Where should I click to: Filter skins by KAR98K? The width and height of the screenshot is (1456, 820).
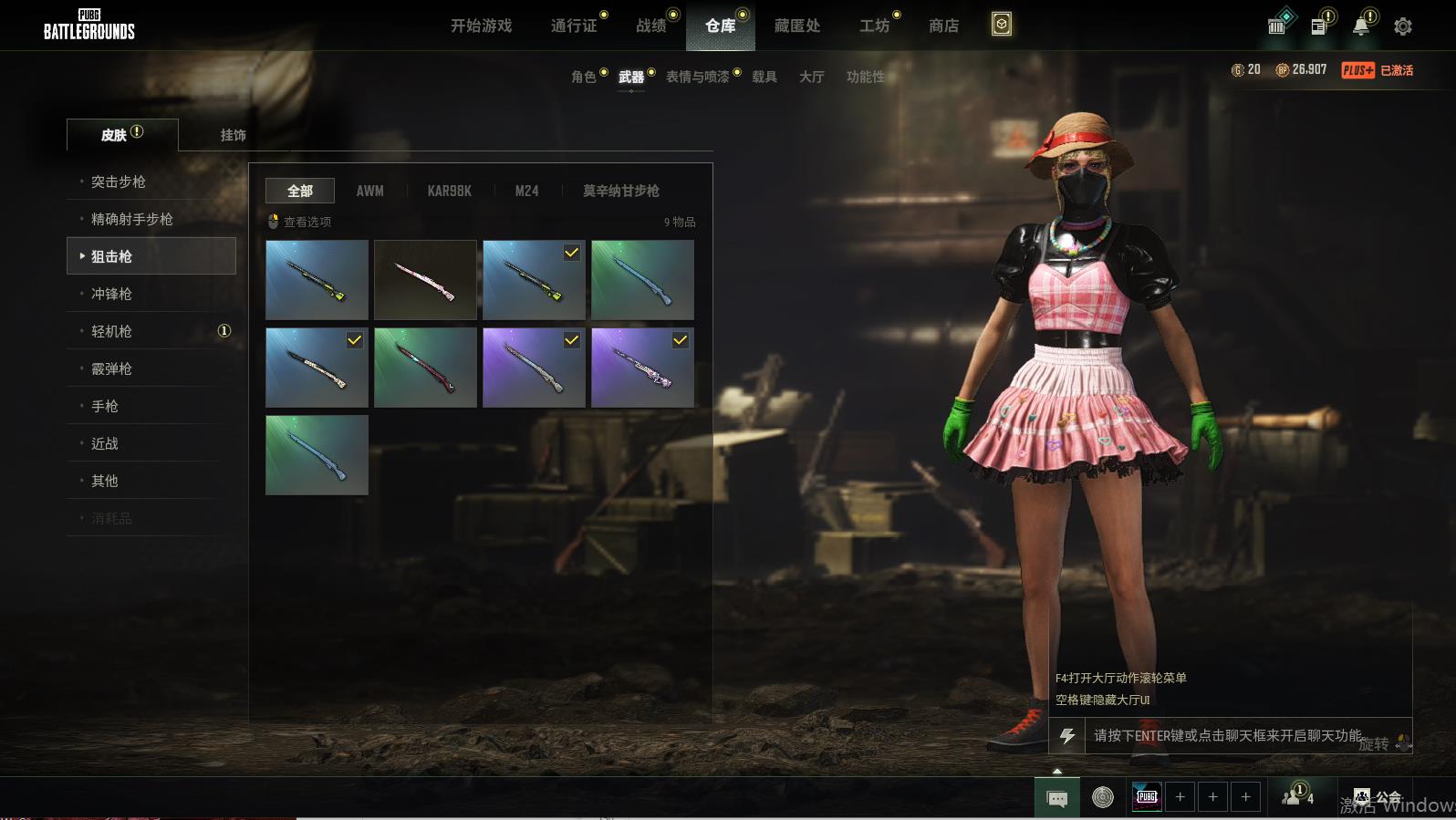coord(449,191)
